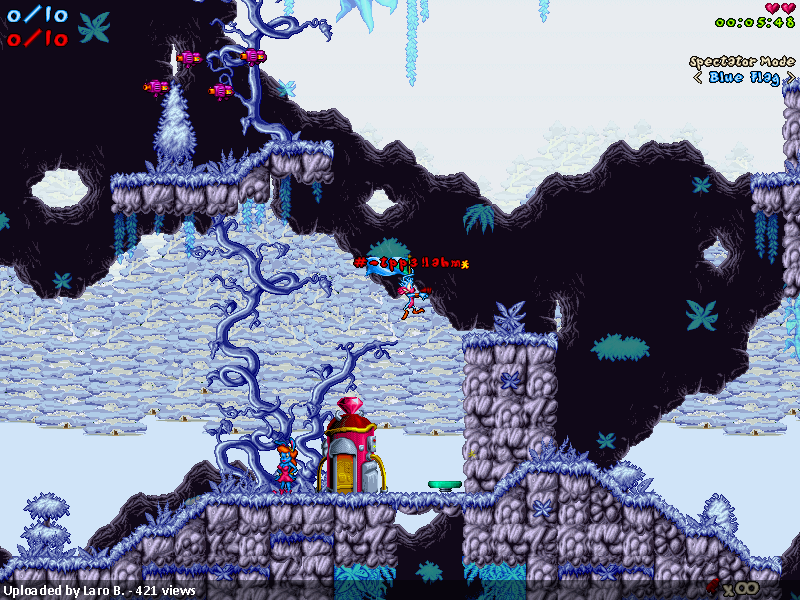Image resolution: width=800 pixels, height=600 pixels.
Task: Click the right arrow beside Blue Flag
Action: (x=790, y=77)
